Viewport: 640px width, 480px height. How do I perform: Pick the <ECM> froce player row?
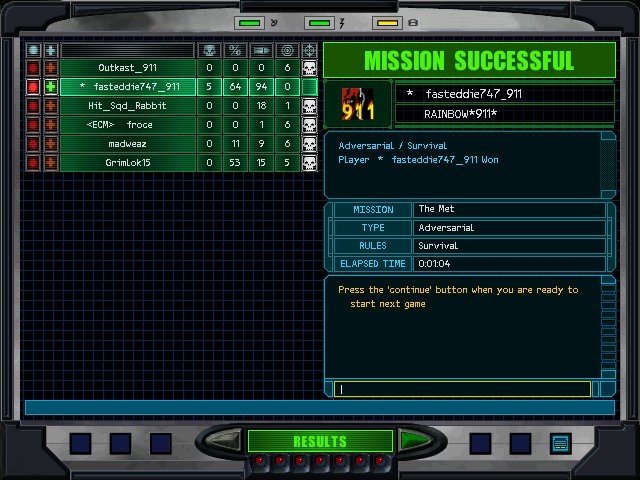[127, 125]
